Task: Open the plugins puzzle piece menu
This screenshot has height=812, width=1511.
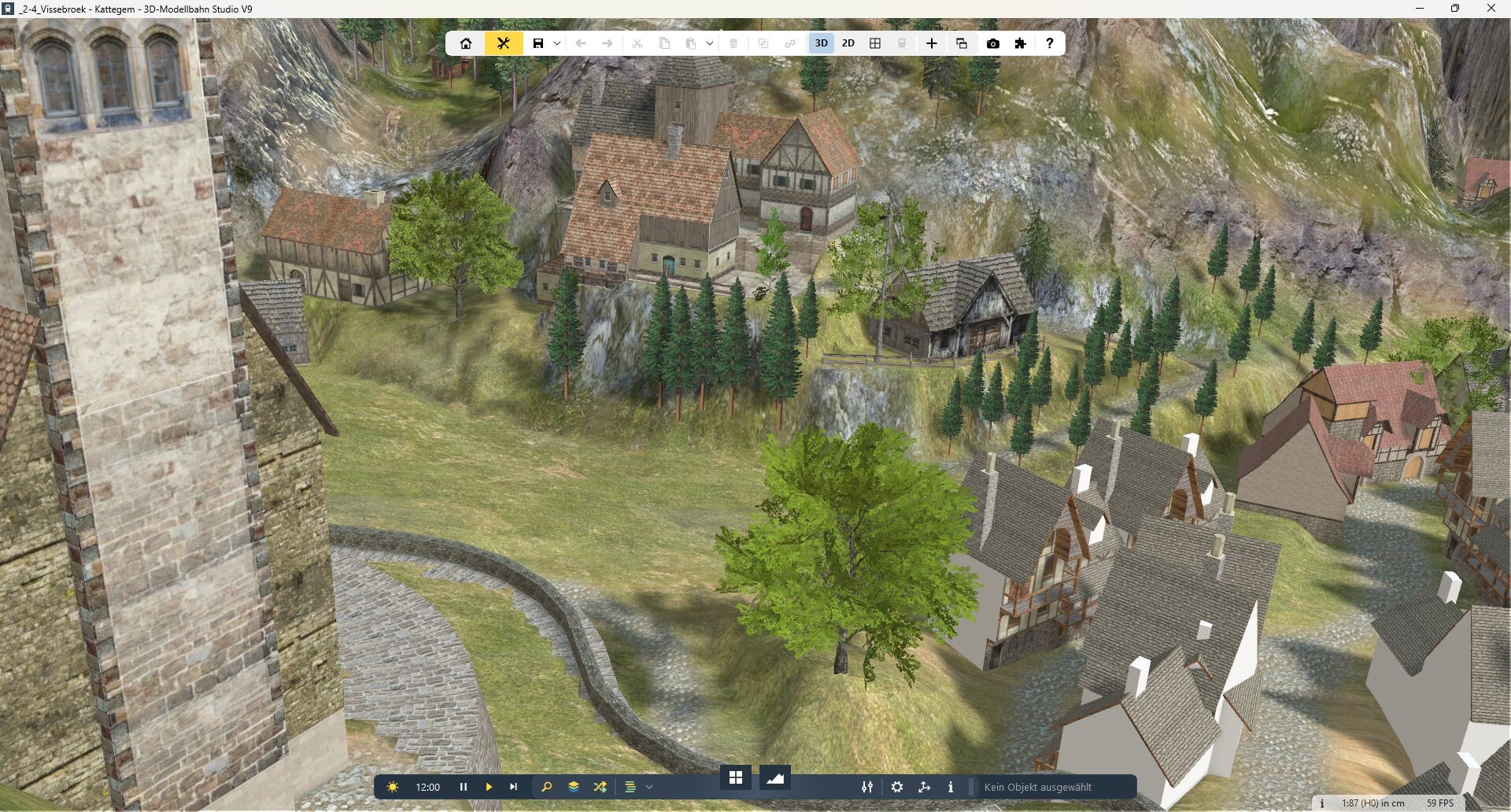Action: point(1020,43)
